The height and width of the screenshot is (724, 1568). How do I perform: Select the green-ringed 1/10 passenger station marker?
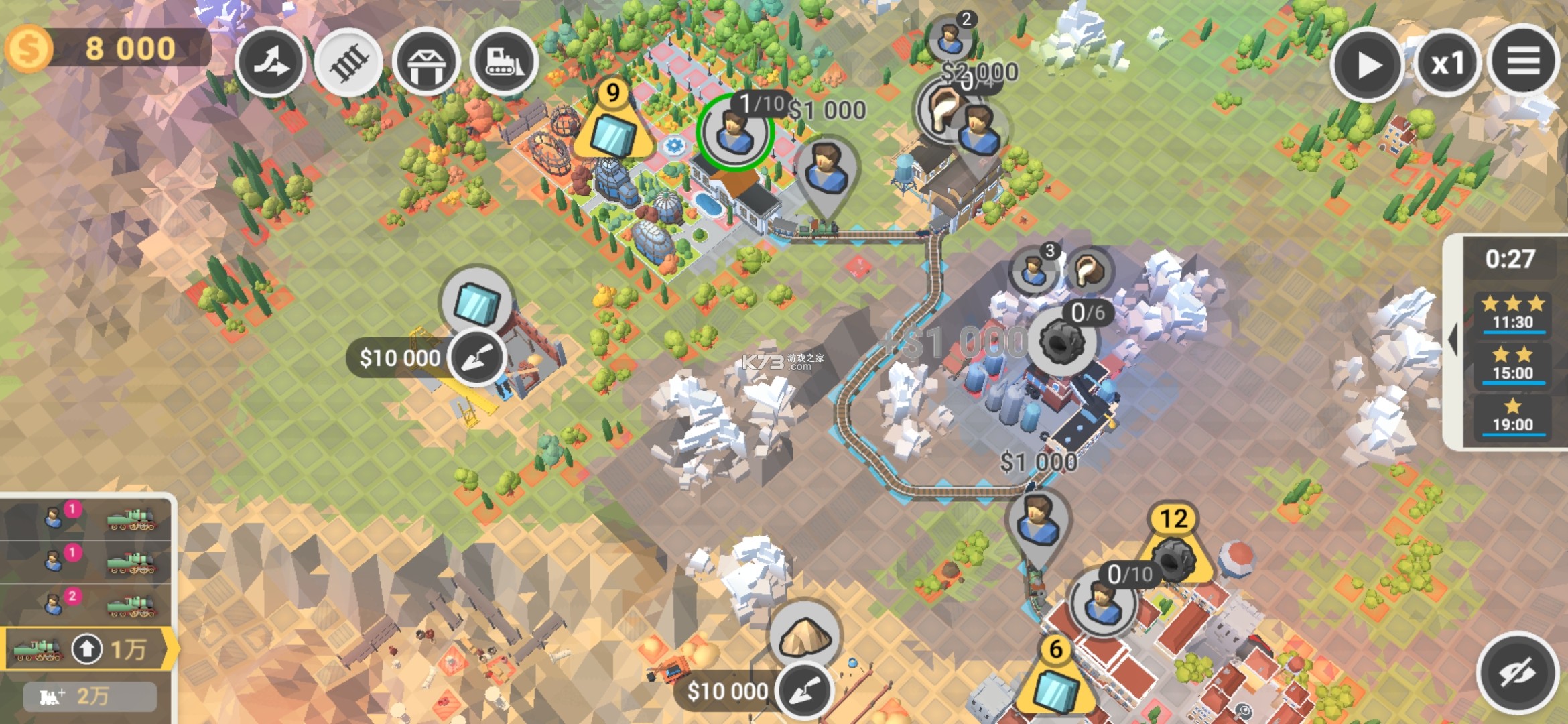point(735,132)
